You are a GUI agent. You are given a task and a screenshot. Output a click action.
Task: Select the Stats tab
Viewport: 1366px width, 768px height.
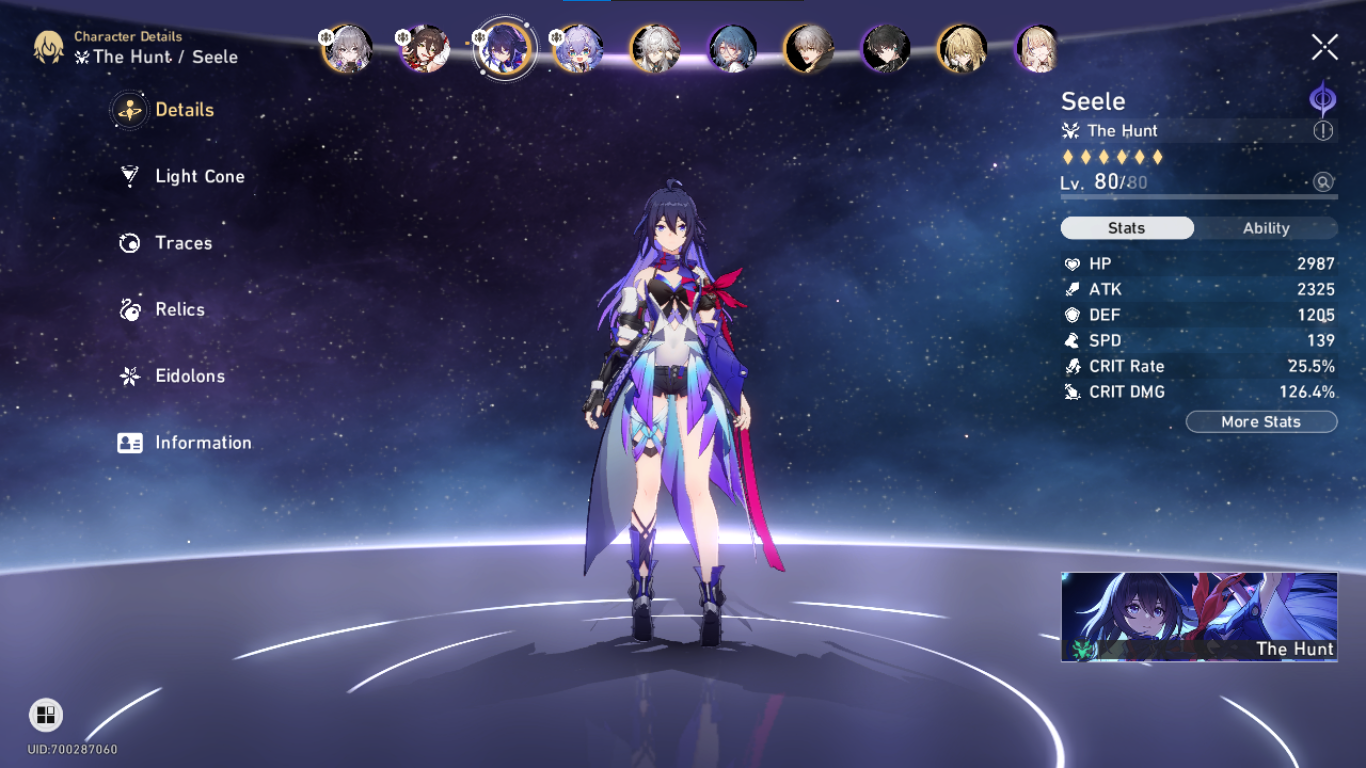coord(1127,228)
